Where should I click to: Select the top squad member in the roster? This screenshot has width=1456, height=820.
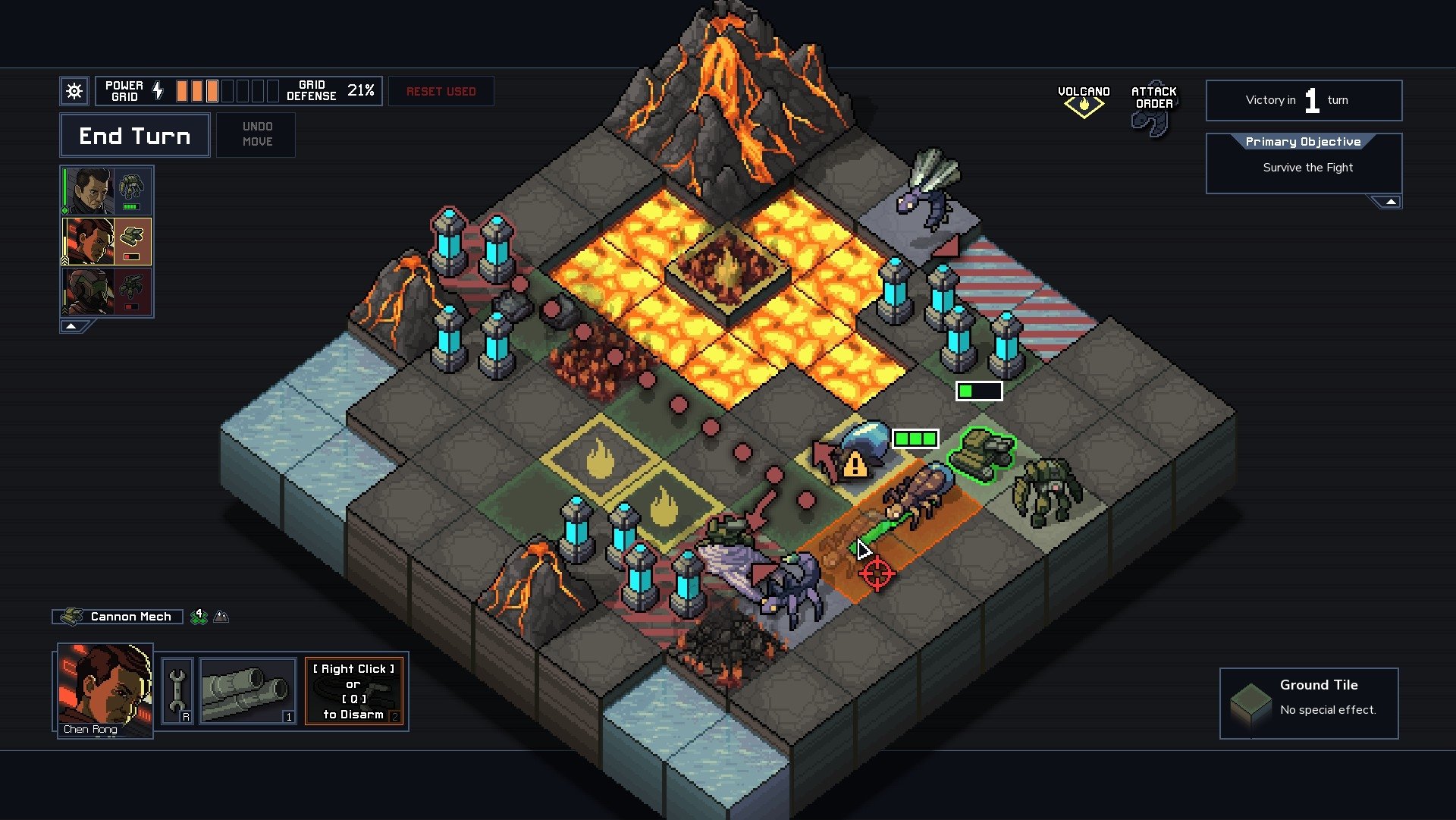click(x=107, y=190)
